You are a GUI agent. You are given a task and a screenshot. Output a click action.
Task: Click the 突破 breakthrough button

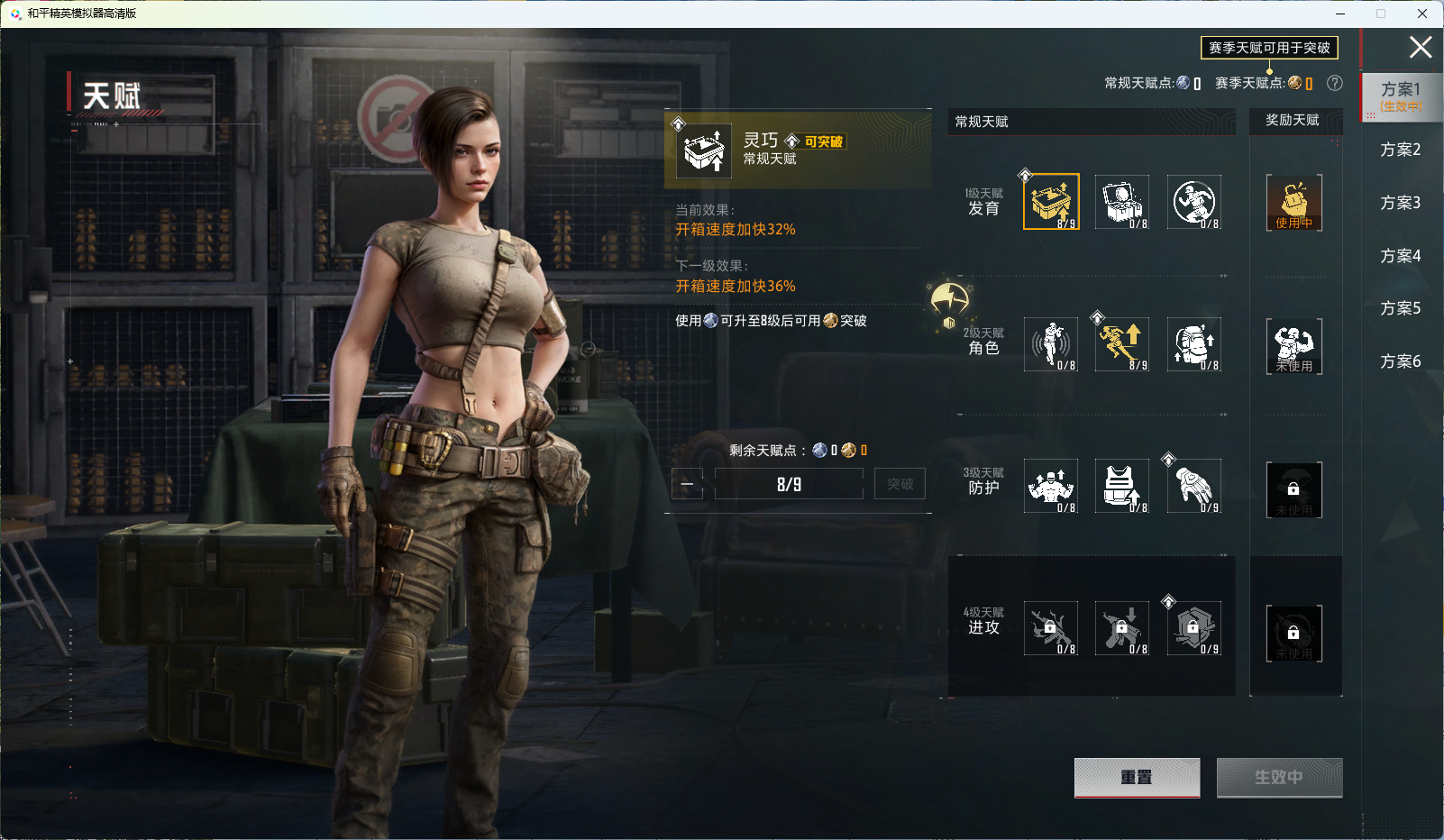point(900,484)
